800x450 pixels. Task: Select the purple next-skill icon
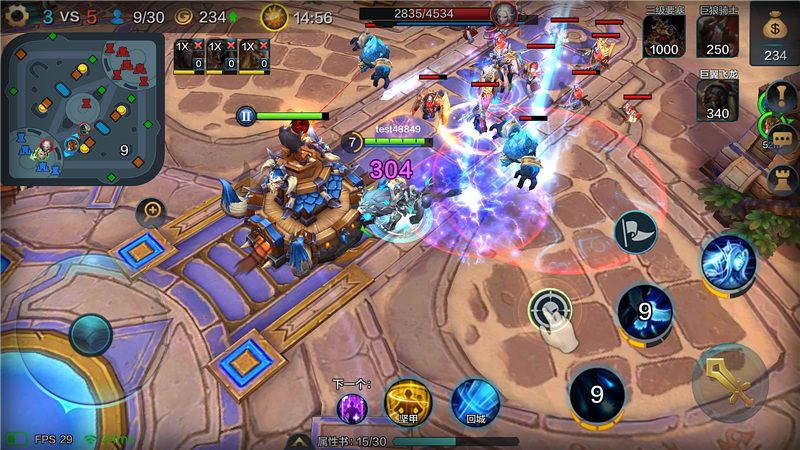[351, 408]
